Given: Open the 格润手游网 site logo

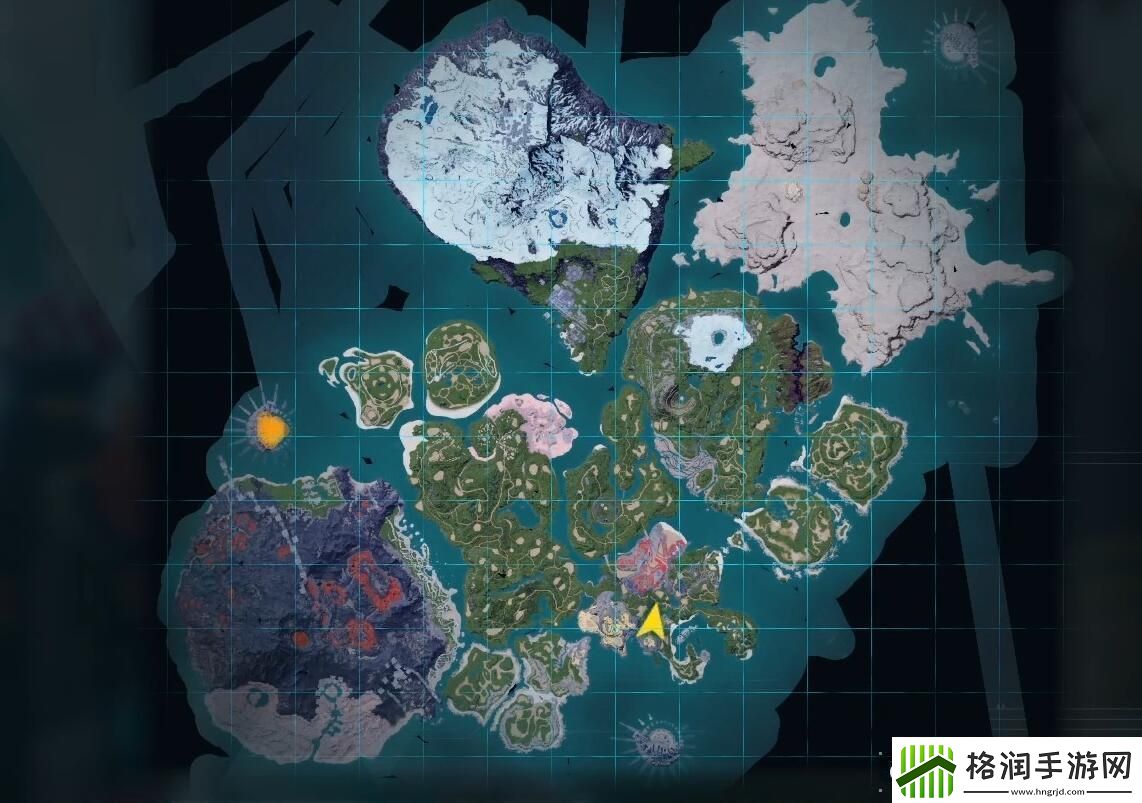Looking at the screenshot, I should tap(1015, 771).
